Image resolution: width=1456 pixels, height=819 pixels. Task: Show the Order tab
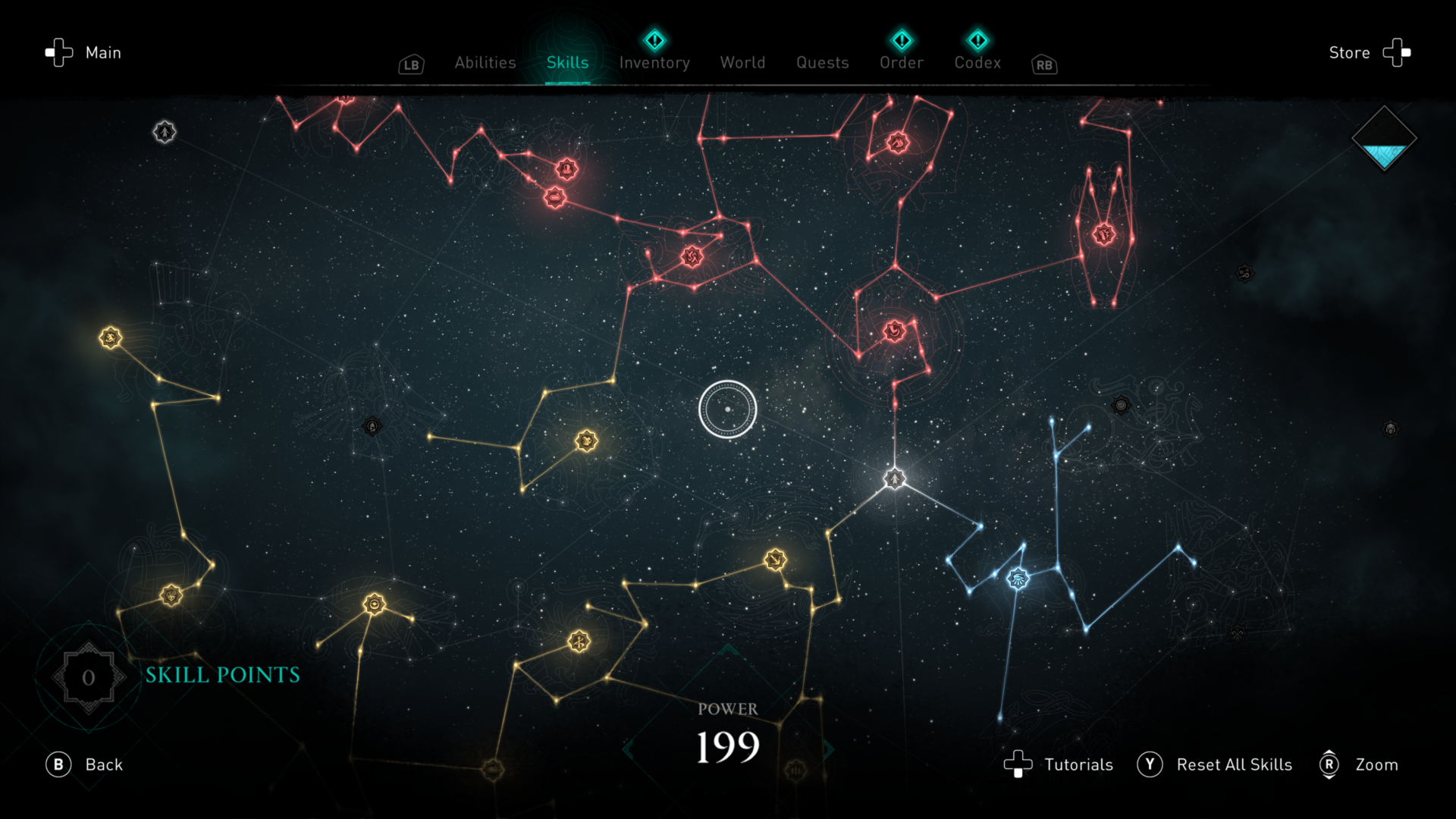(x=902, y=63)
